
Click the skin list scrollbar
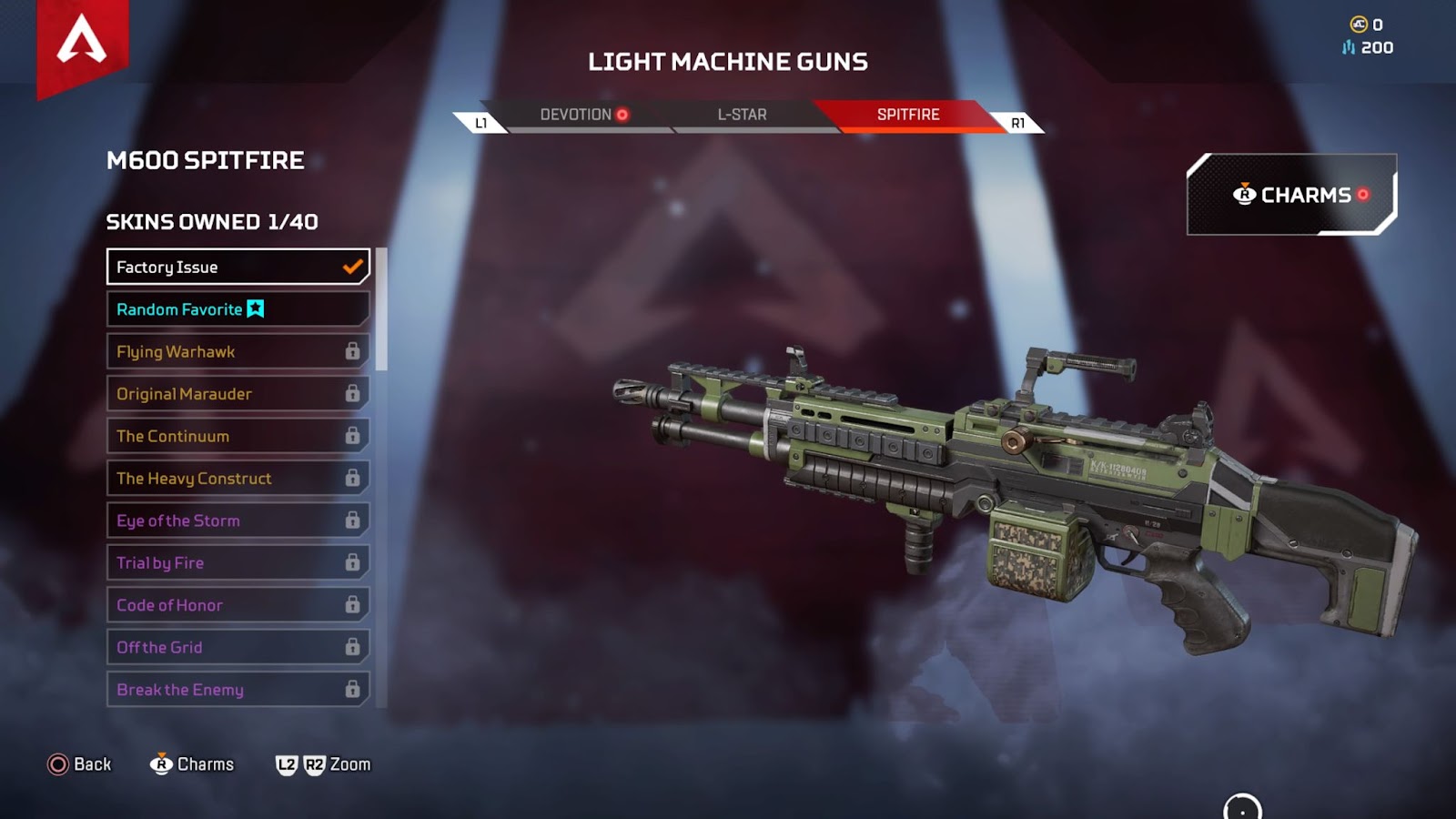382,309
